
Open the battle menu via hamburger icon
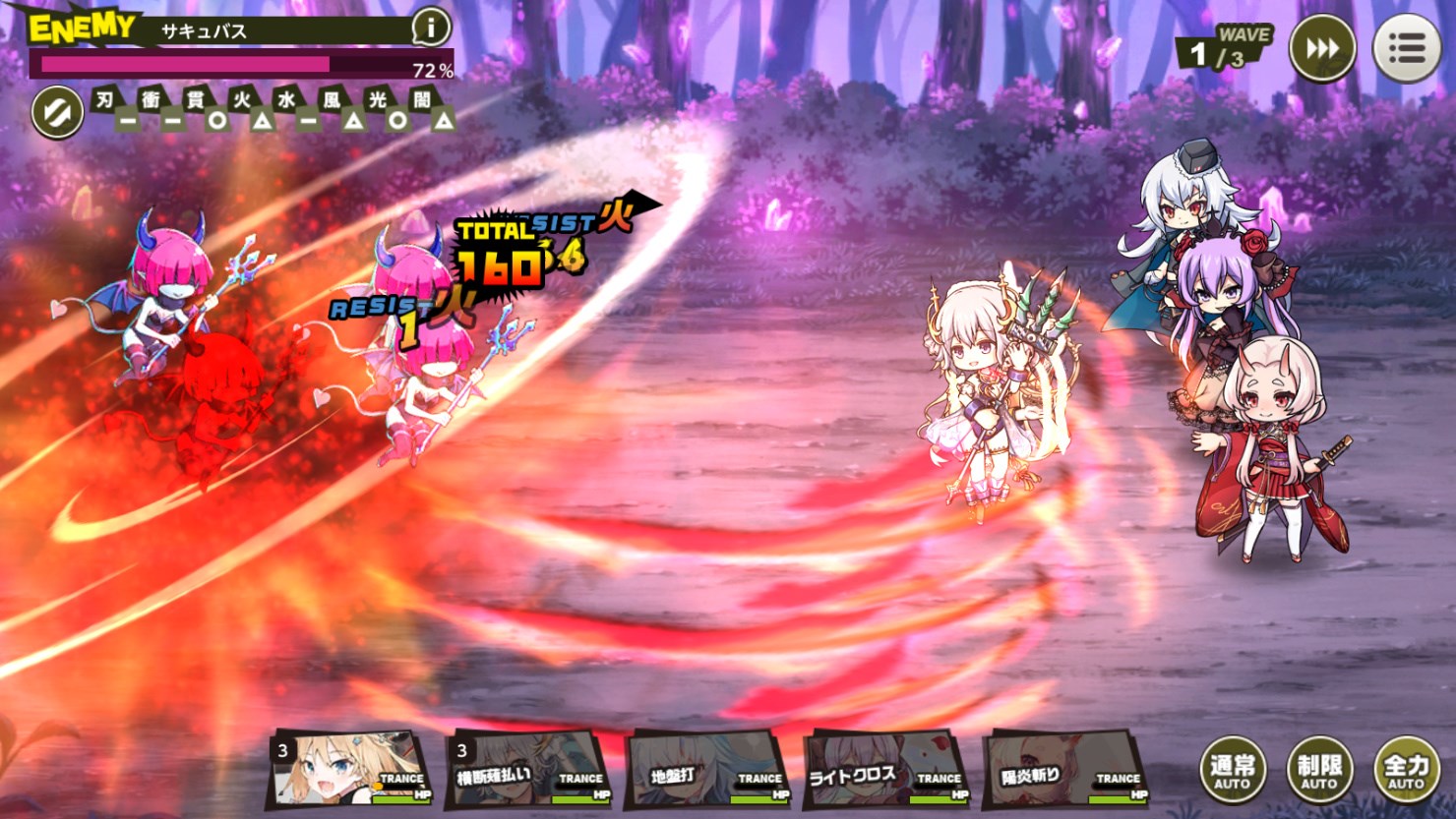(1407, 45)
